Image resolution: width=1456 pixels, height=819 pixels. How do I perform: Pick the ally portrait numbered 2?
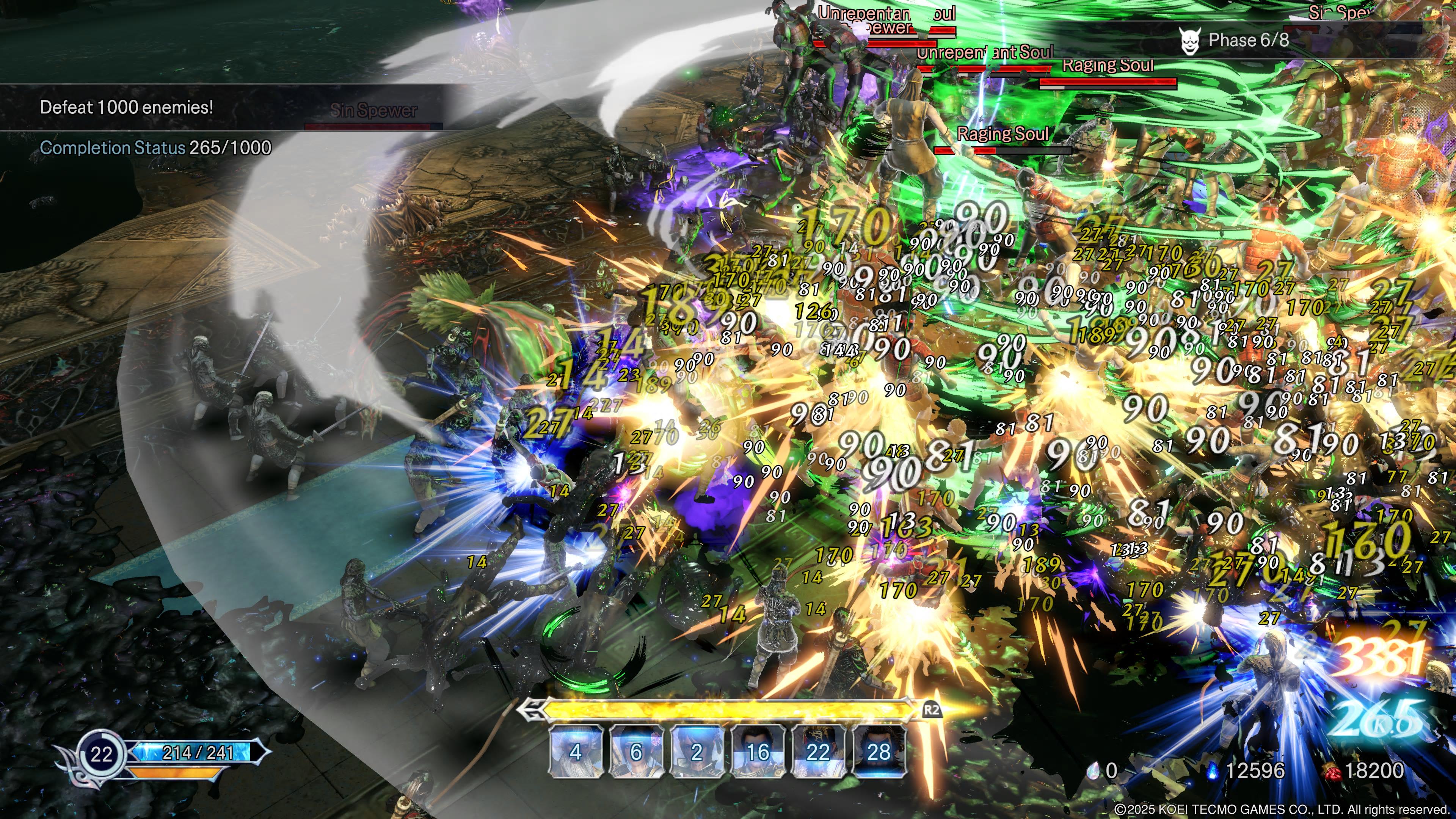click(x=697, y=751)
